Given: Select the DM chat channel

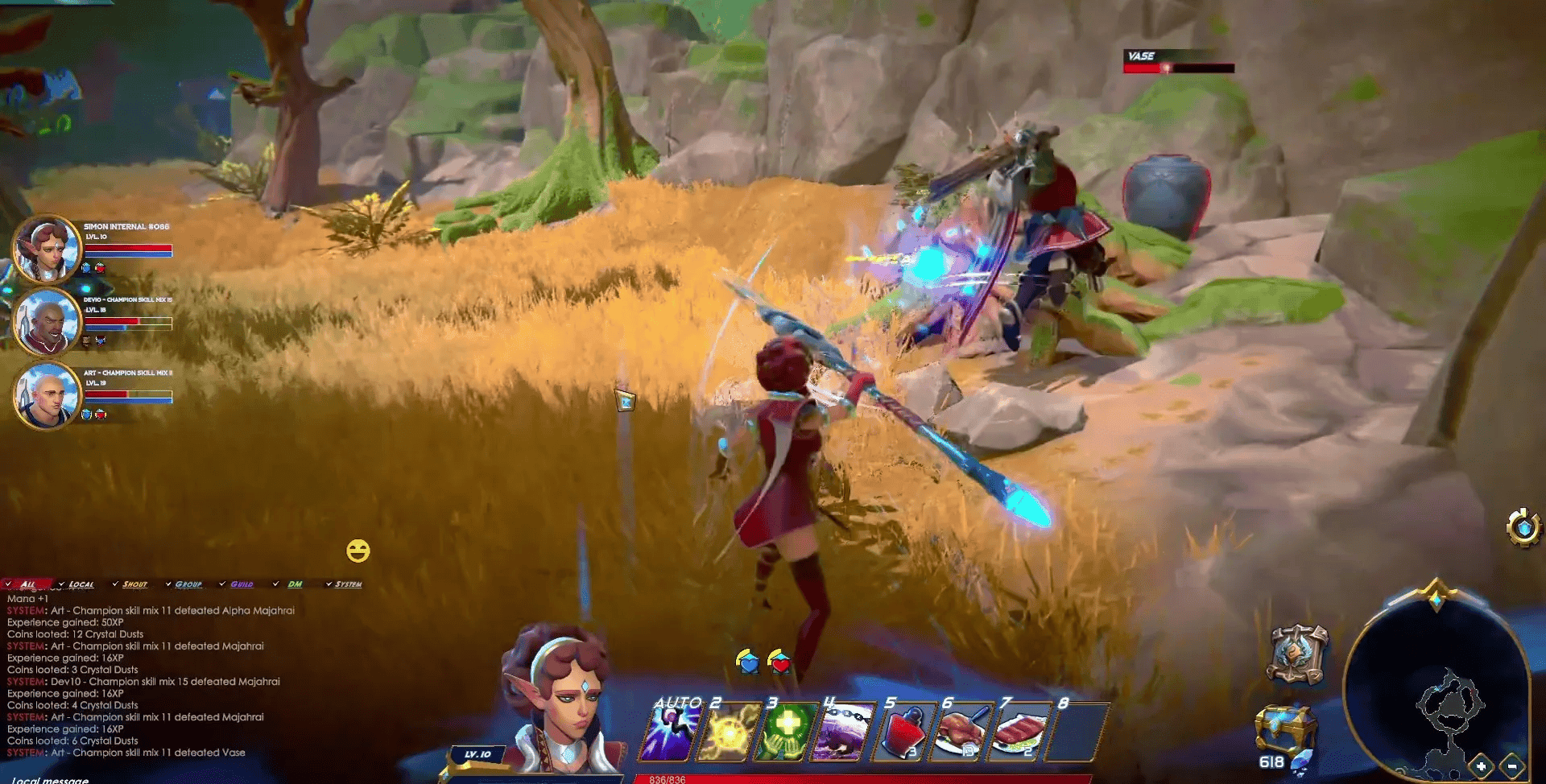Looking at the screenshot, I should pyautogui.click(x=294, y=584).
